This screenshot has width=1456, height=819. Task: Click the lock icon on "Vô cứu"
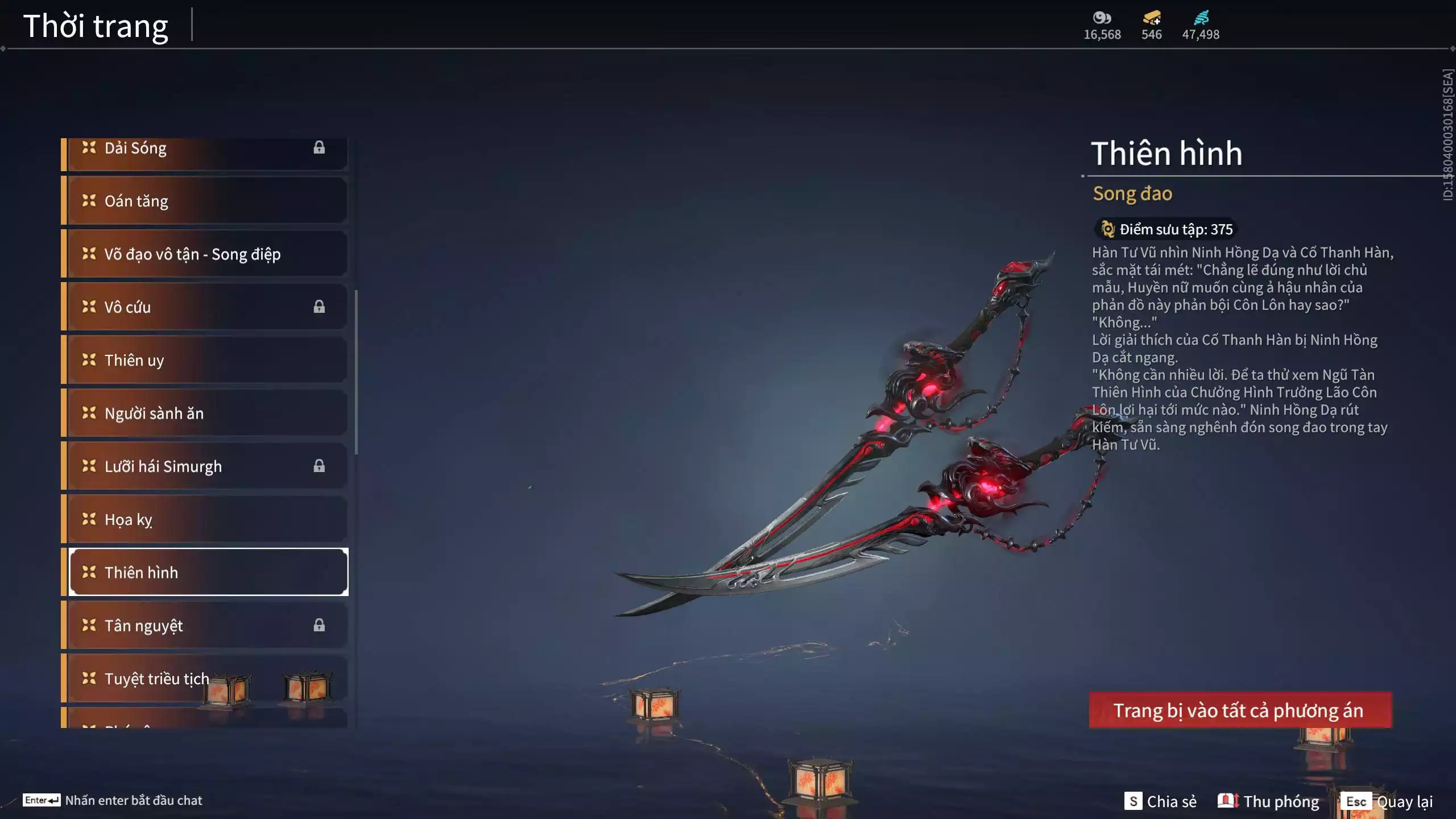pyautogui.click(x=319, y=307)
